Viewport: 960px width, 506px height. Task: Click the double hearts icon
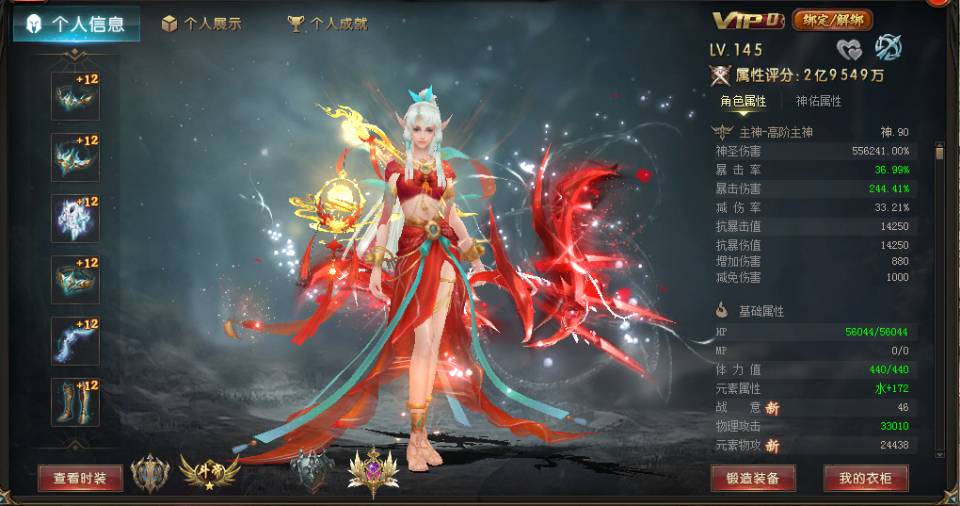pyautogui.click(x=849, y=48)
